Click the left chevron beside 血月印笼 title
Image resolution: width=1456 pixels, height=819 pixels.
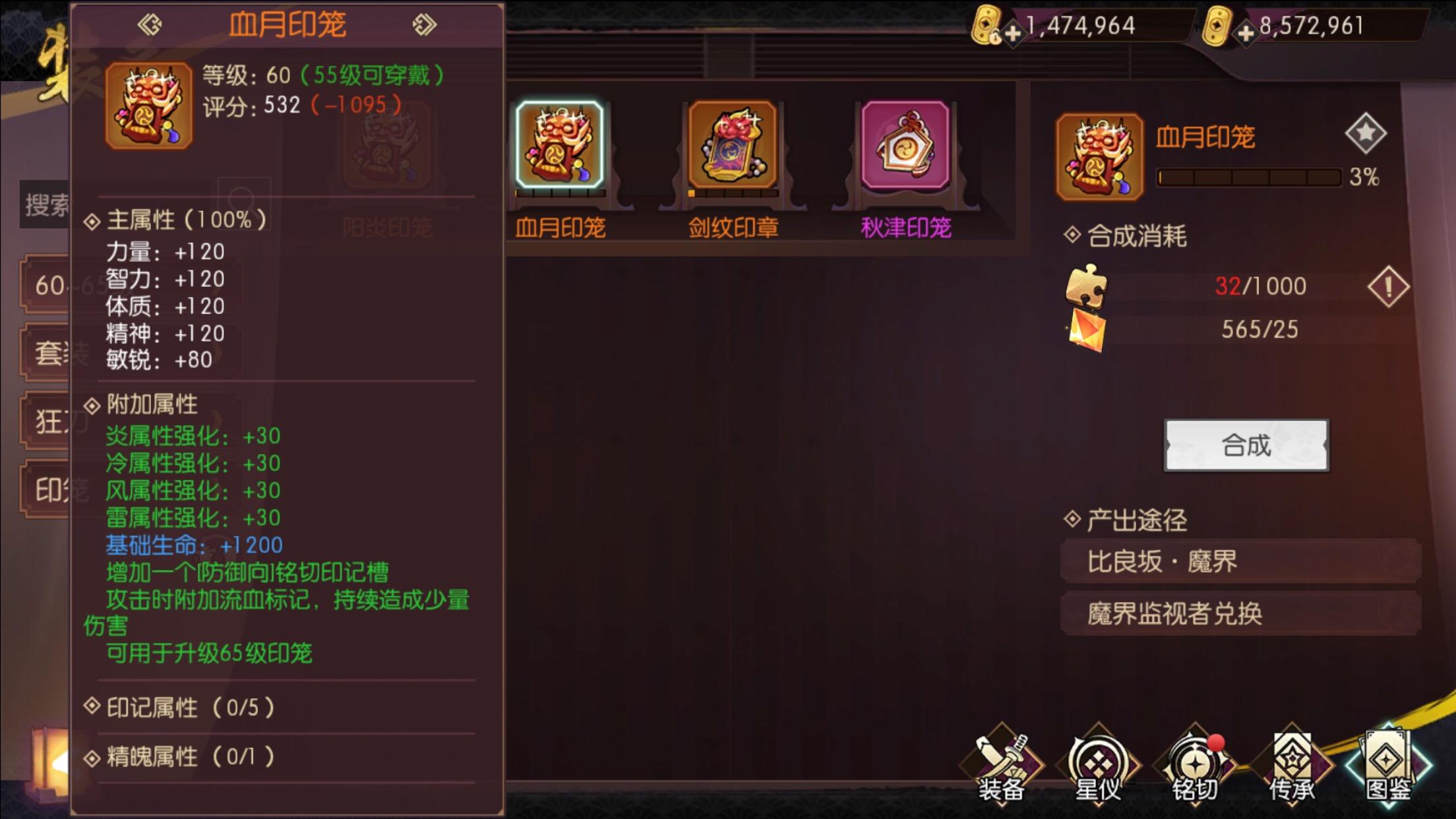coord(149,24)
